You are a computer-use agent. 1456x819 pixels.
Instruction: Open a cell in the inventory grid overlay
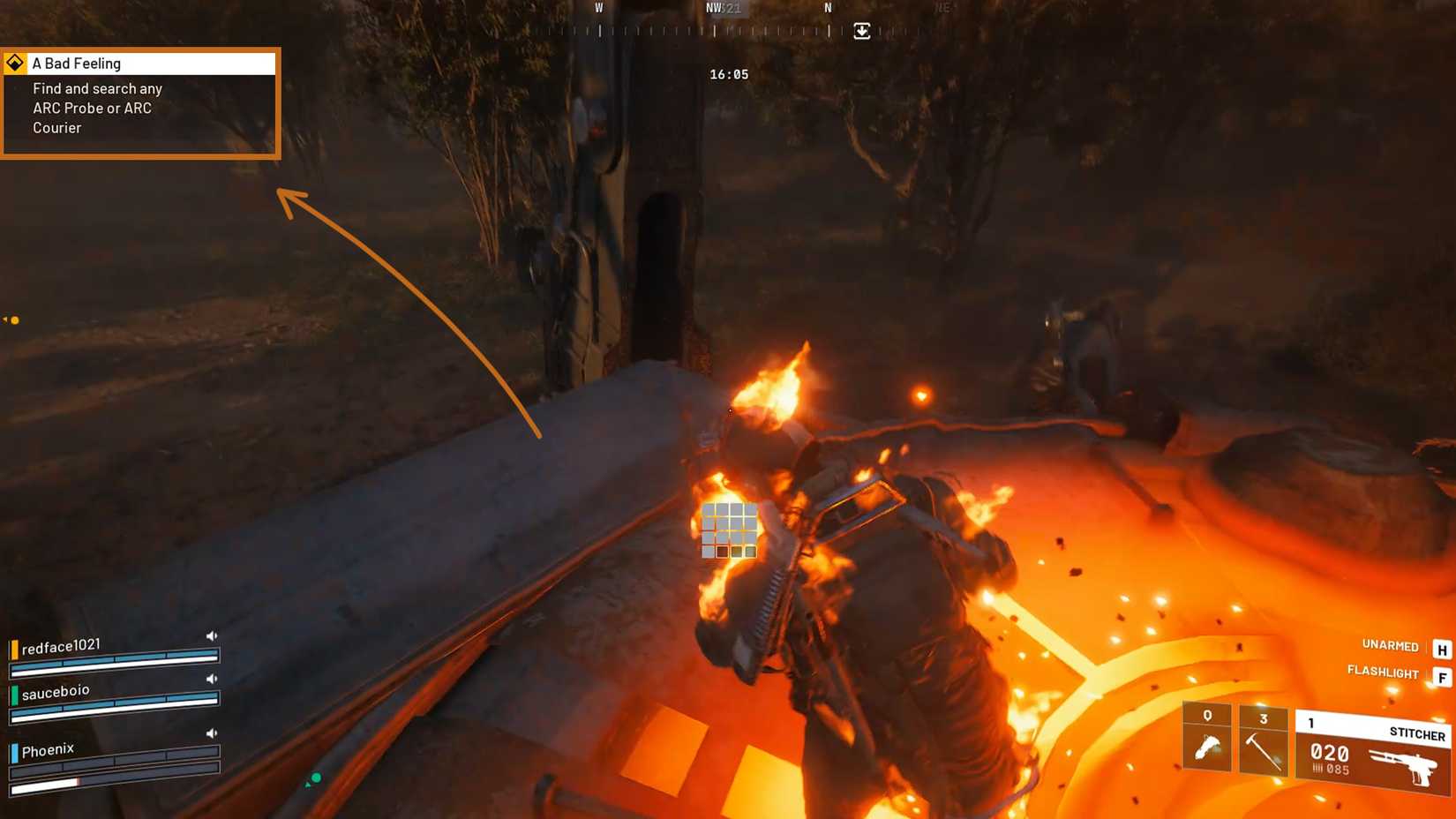729,529
